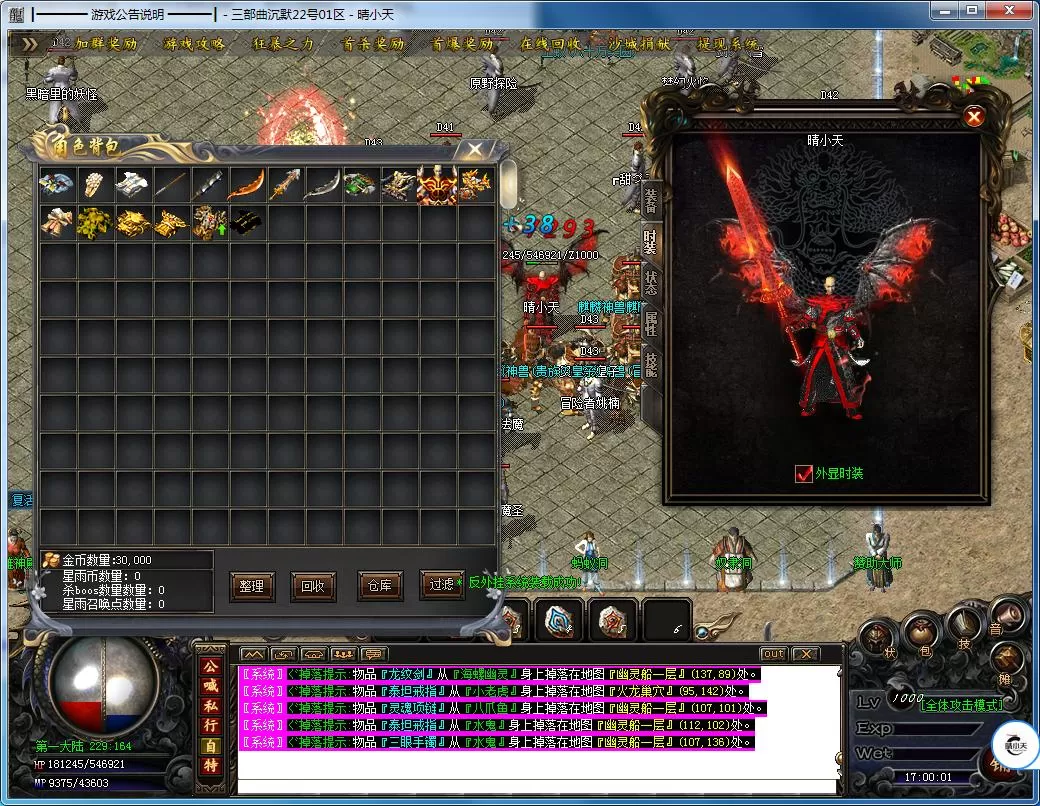Switch to the 装备 equipment tab
This screenshot has width=1040, height=806.
click(651, 199)
